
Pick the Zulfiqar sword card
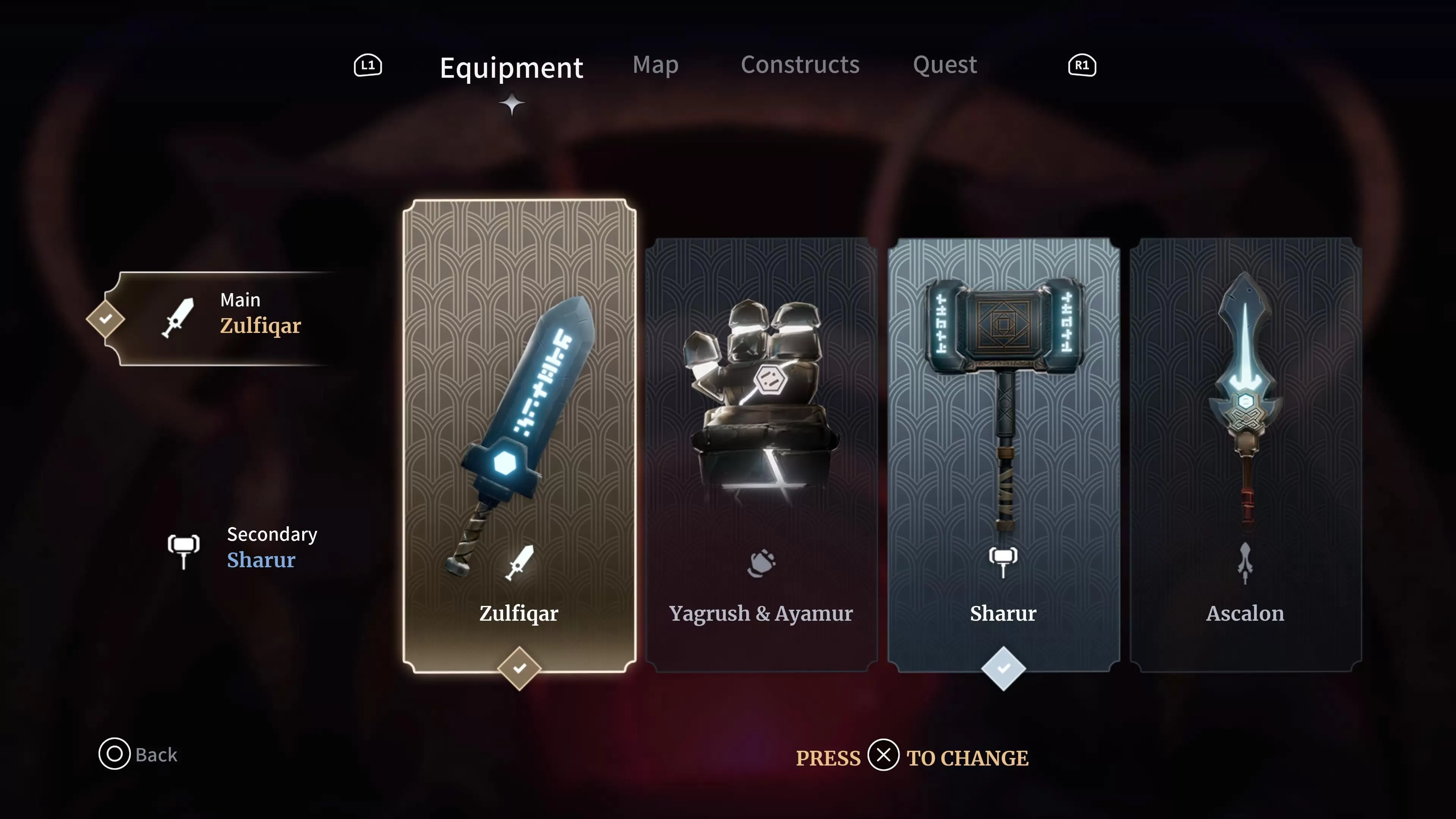click(519, 435)
